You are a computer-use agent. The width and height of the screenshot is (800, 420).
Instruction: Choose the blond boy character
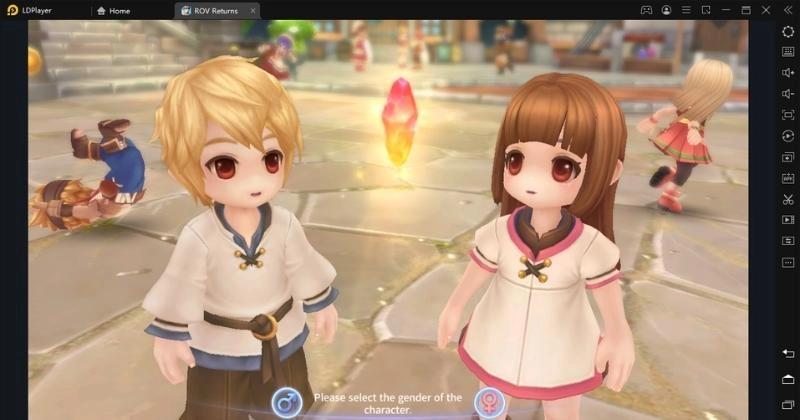[240, 230]
